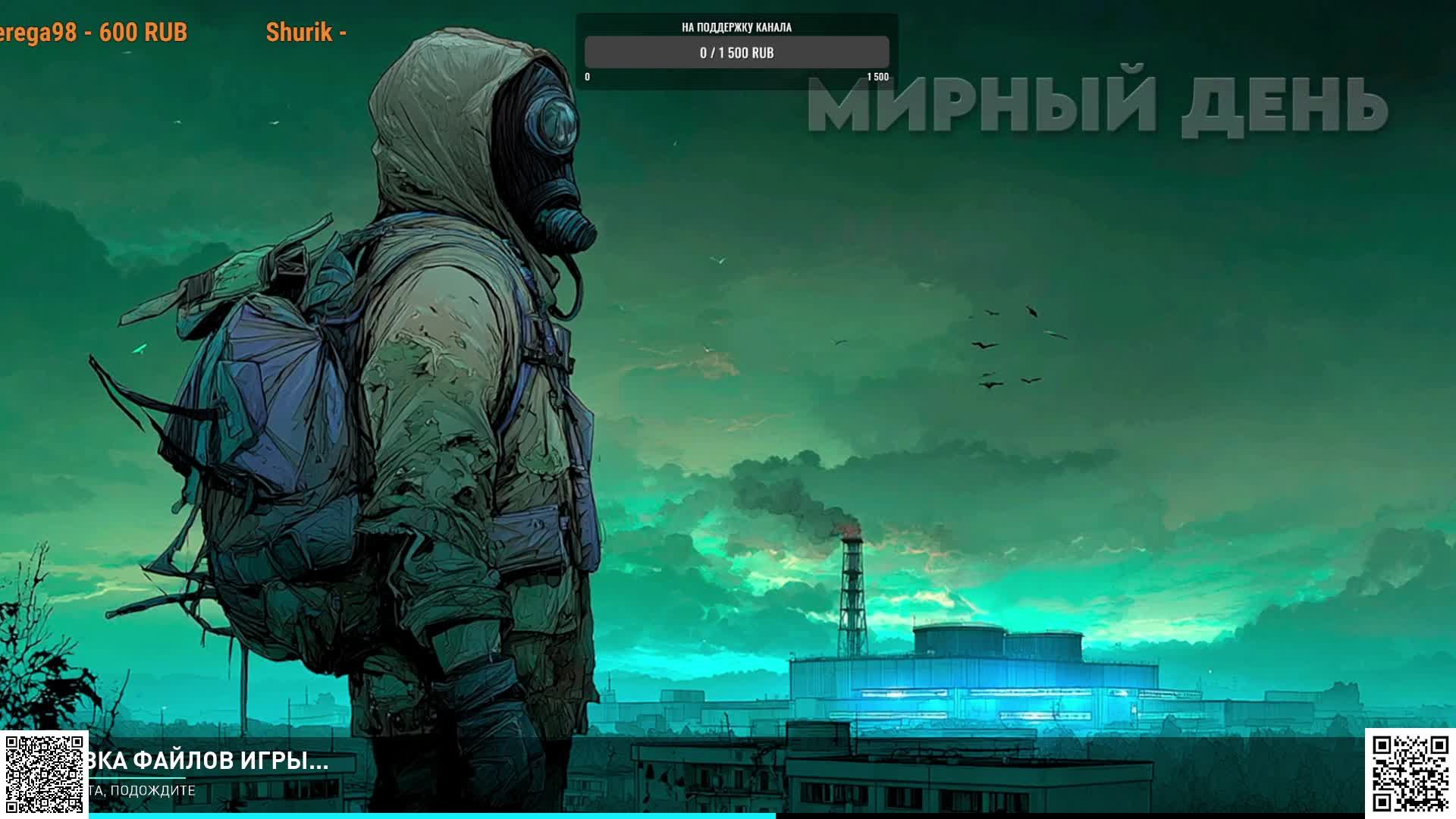Viewport: 1456px width, 819px height.
Task: Click the 0 / 1 500 RUB progress bar
Action: tap(736, 53)
